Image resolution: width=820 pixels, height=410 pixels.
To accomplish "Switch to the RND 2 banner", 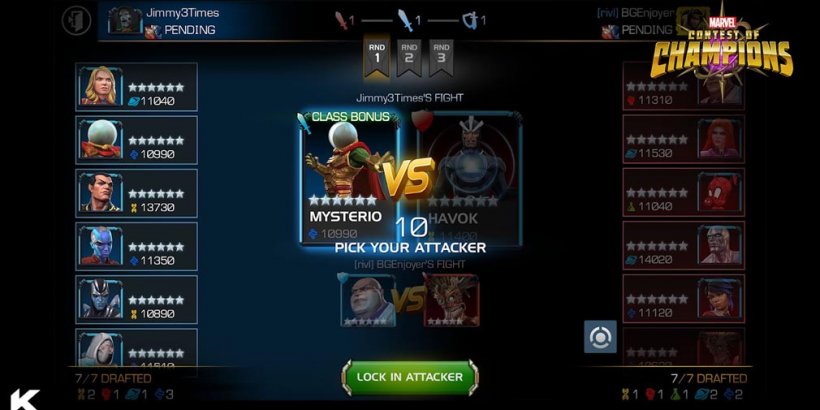I will tap(409, 55).
